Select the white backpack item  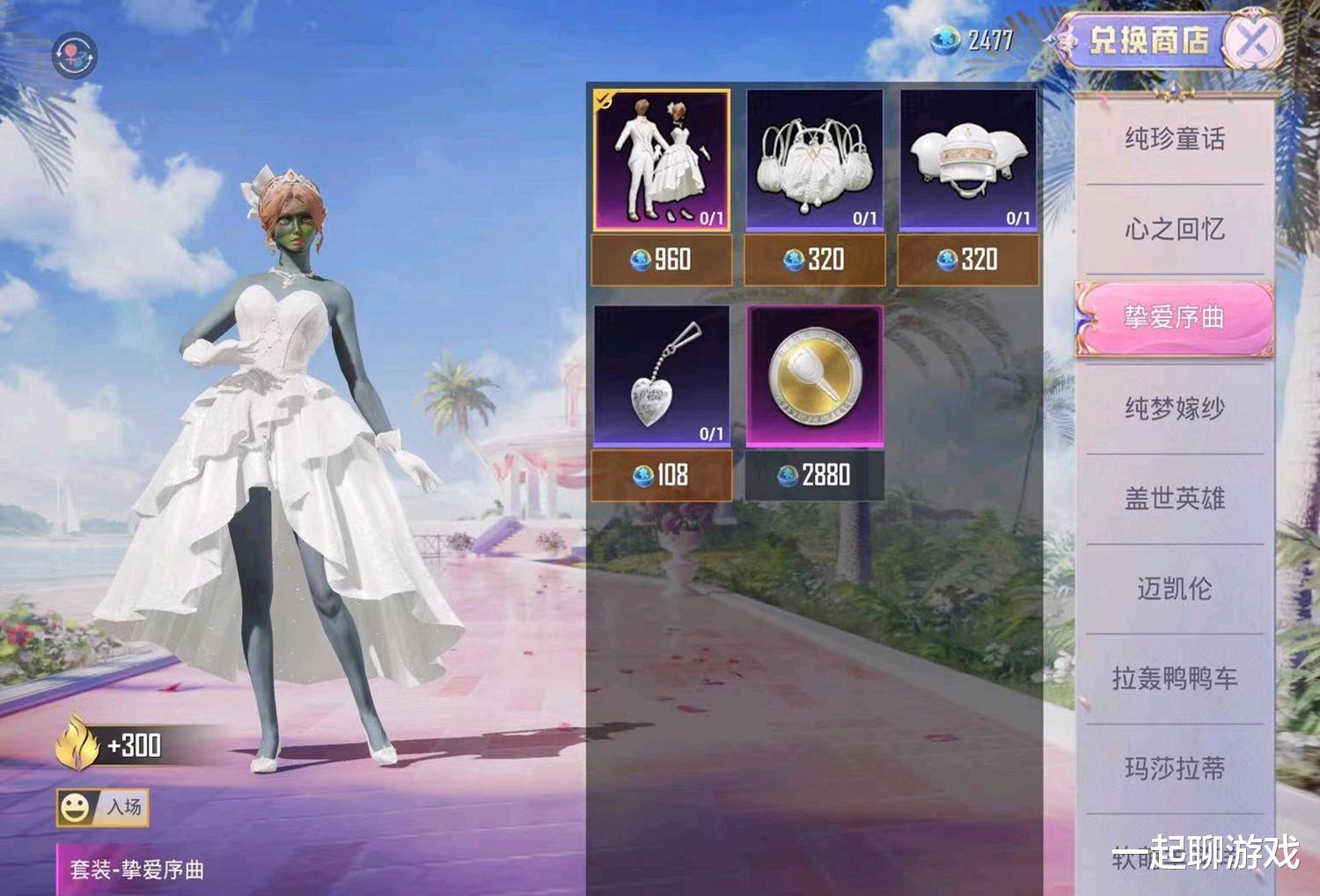(815, 160)
